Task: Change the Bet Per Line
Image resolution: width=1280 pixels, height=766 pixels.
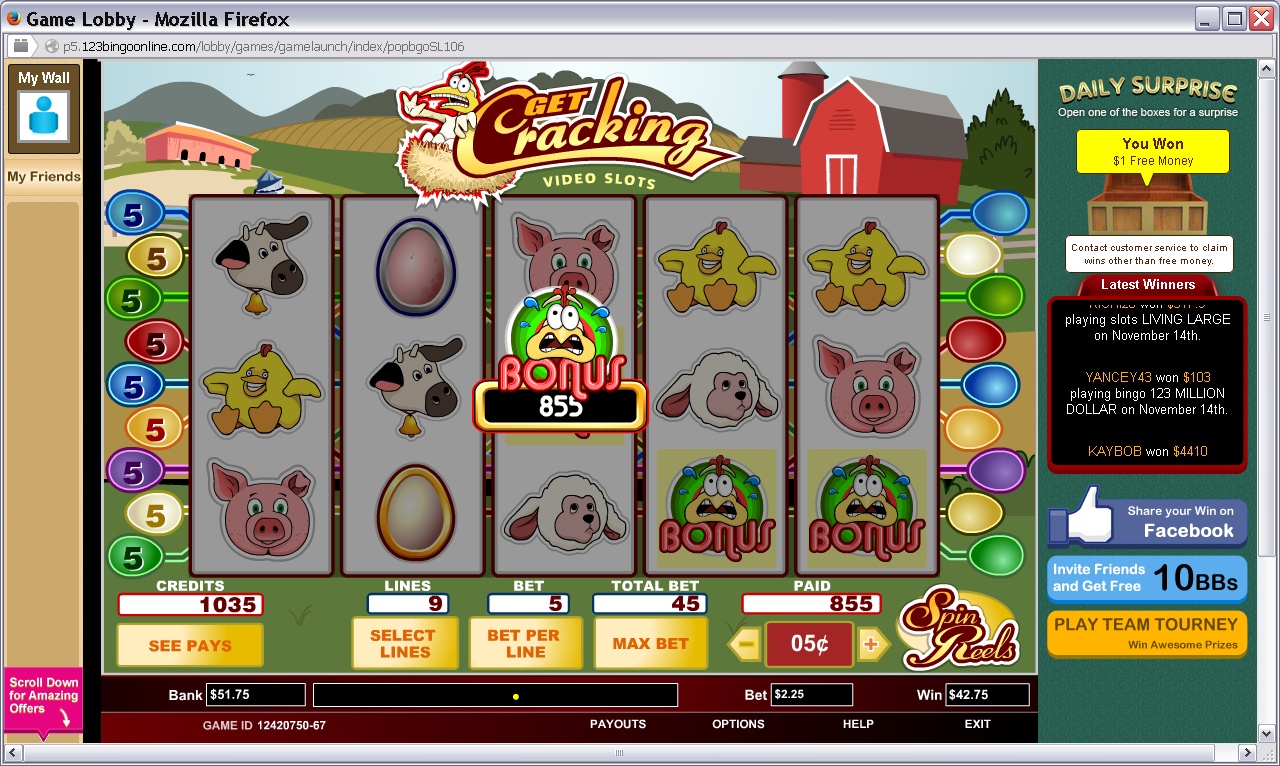Action: (524, 643)
